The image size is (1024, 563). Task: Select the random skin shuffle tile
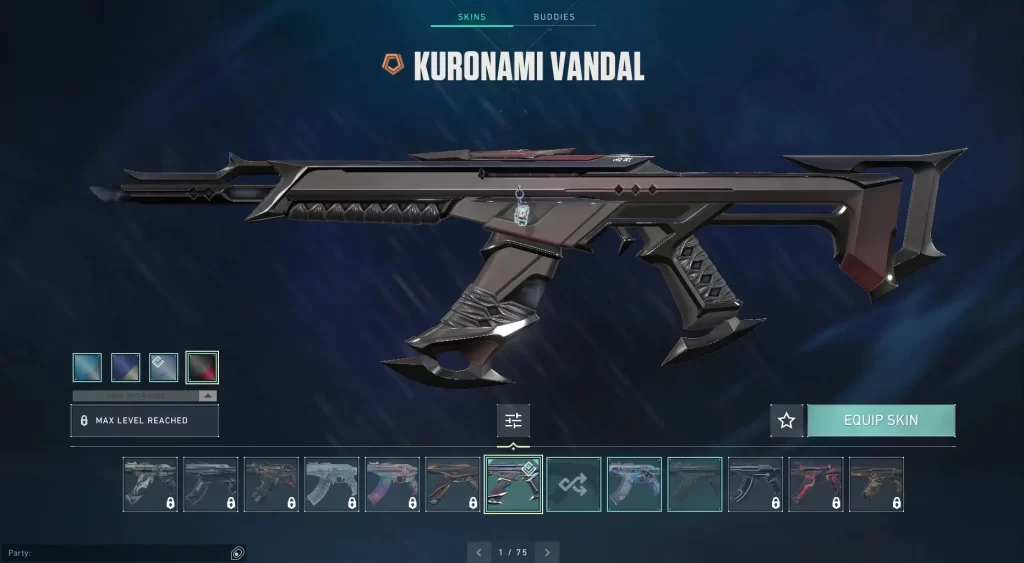[574, 484]
